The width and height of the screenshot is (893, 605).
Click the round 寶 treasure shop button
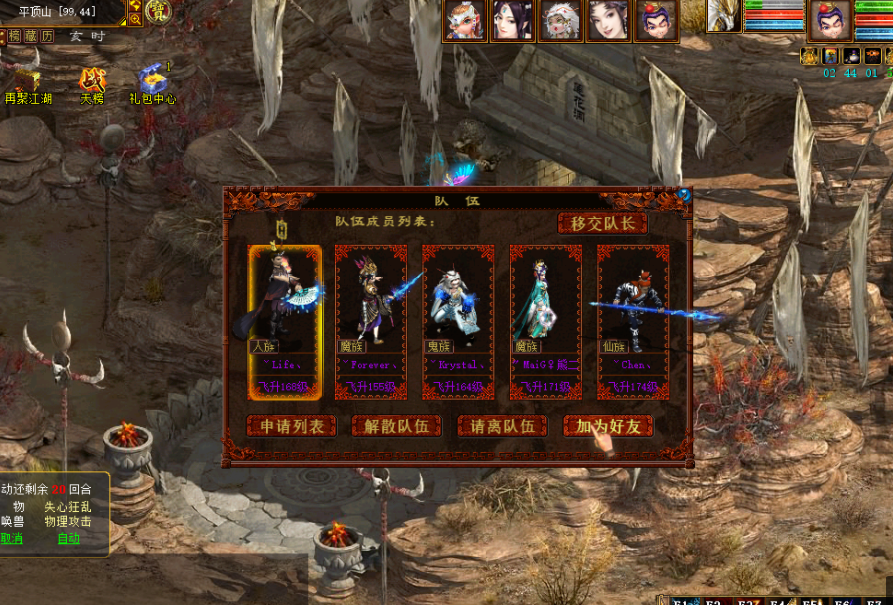158,11
